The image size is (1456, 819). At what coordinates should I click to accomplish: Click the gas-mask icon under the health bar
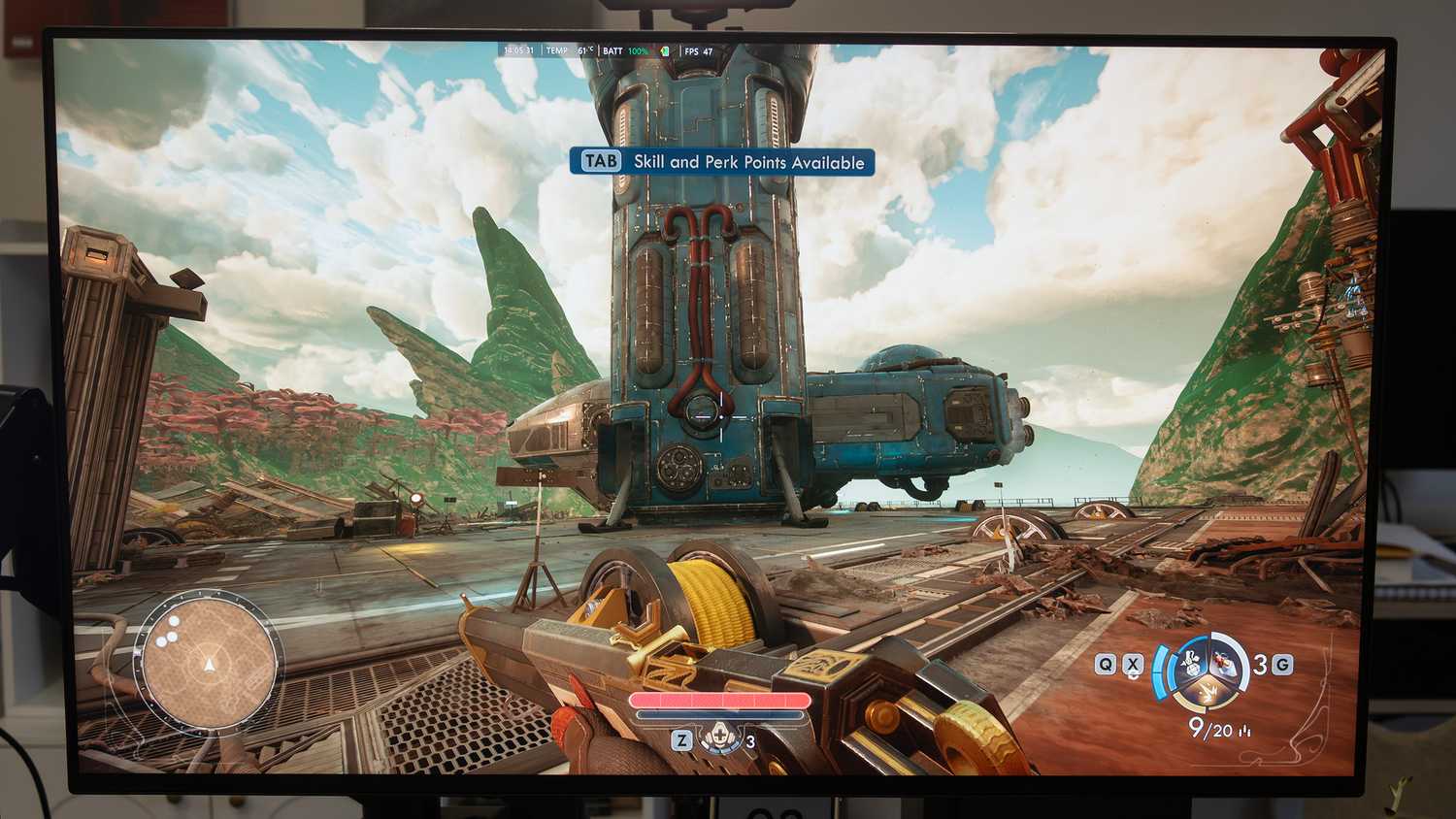click(x=720, y=737)
